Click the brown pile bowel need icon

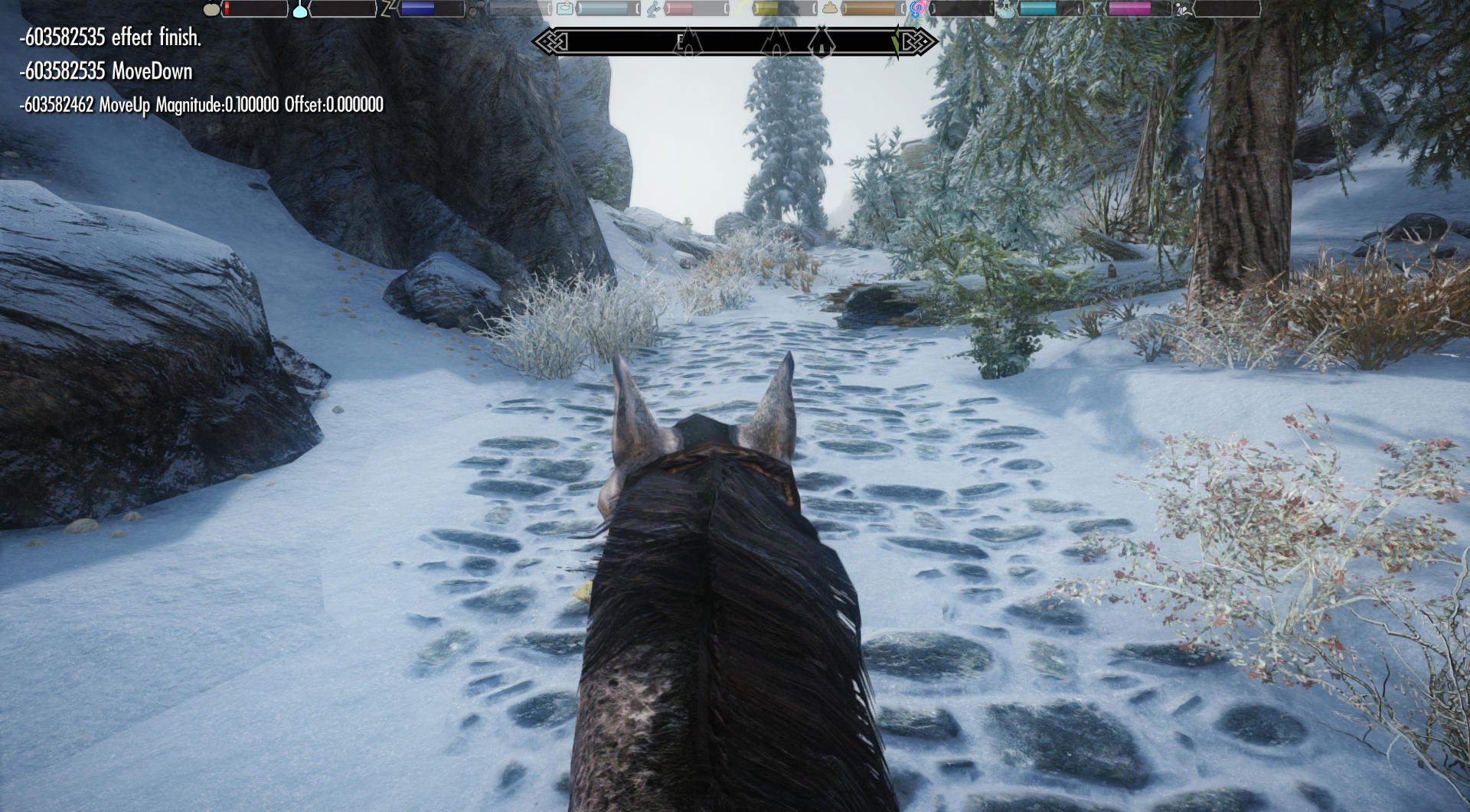[830, 9]
